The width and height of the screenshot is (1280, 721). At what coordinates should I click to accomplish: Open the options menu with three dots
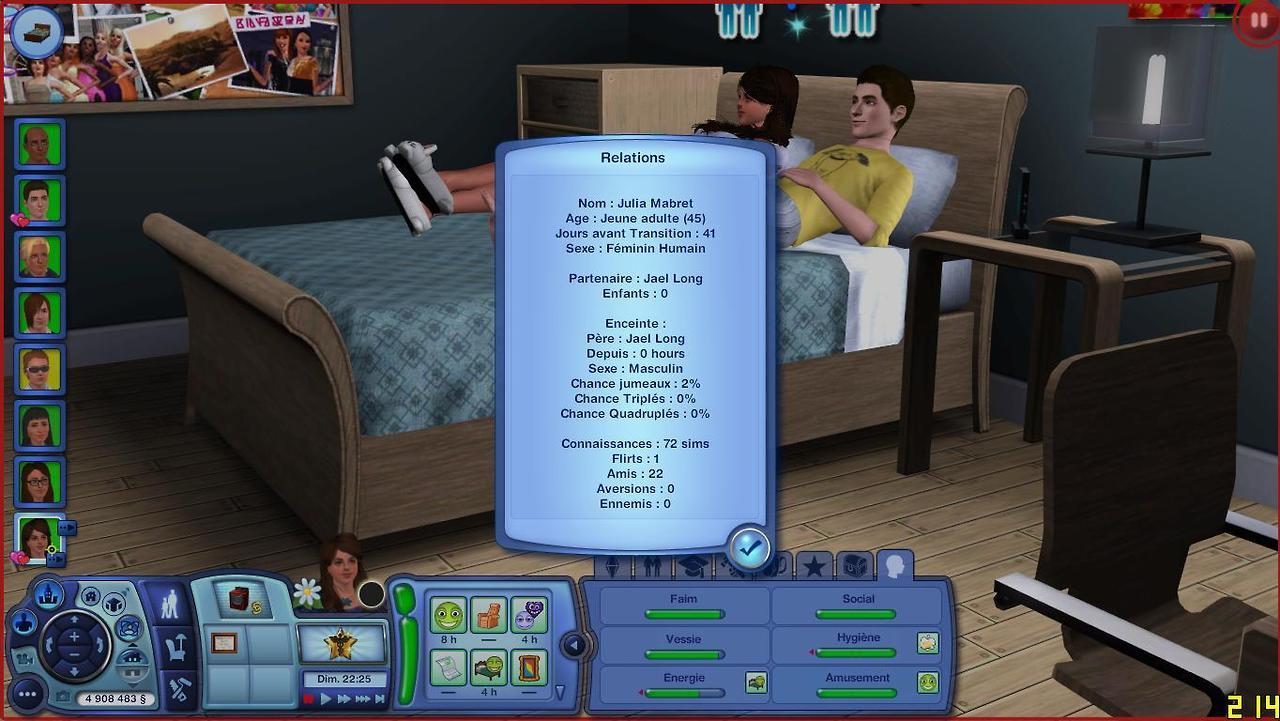(x=27, y=693)
